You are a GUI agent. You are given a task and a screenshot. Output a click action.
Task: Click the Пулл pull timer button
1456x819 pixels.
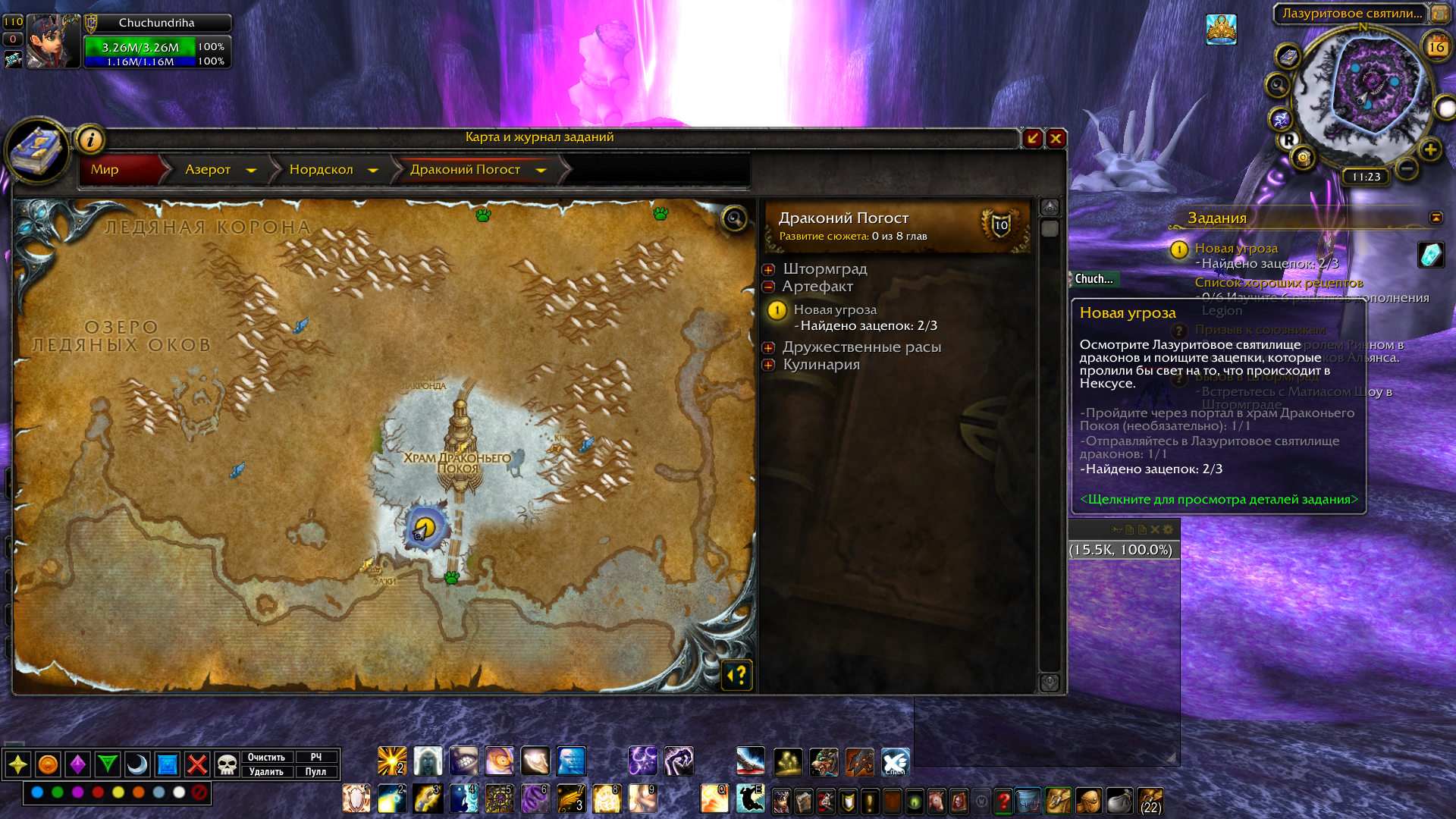pos(315,771)
